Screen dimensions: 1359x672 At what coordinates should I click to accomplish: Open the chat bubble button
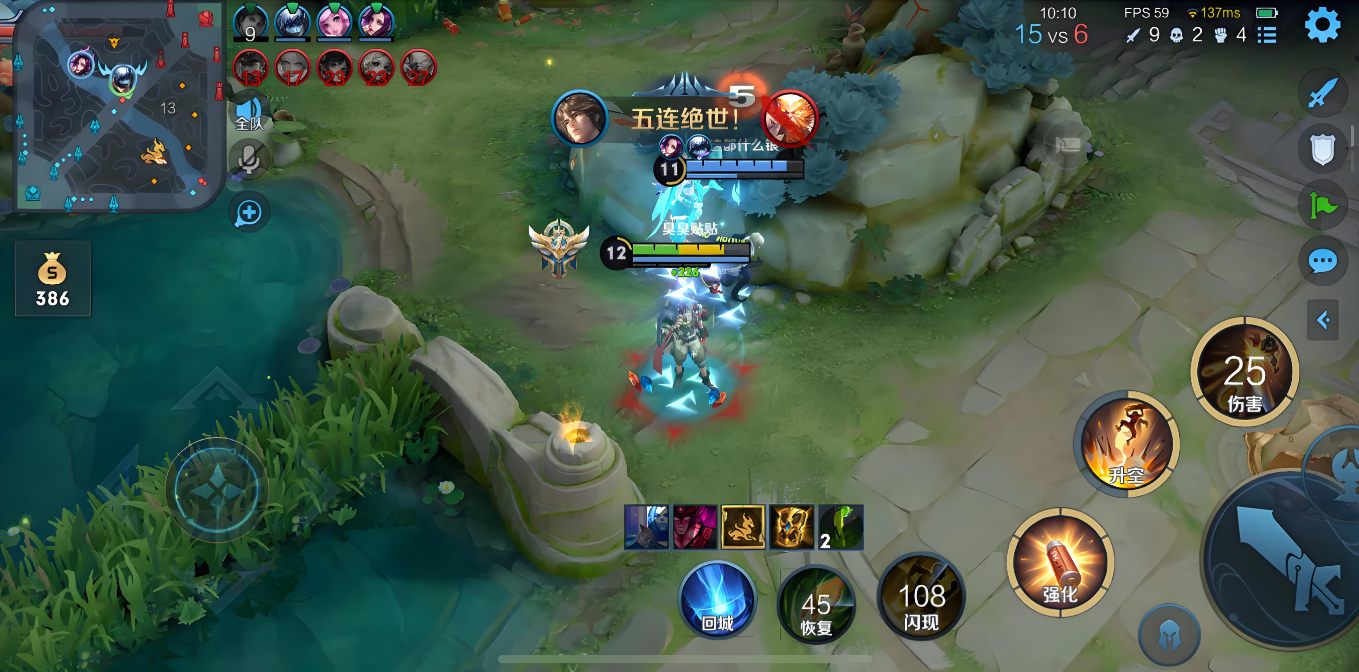(1322, 262)
